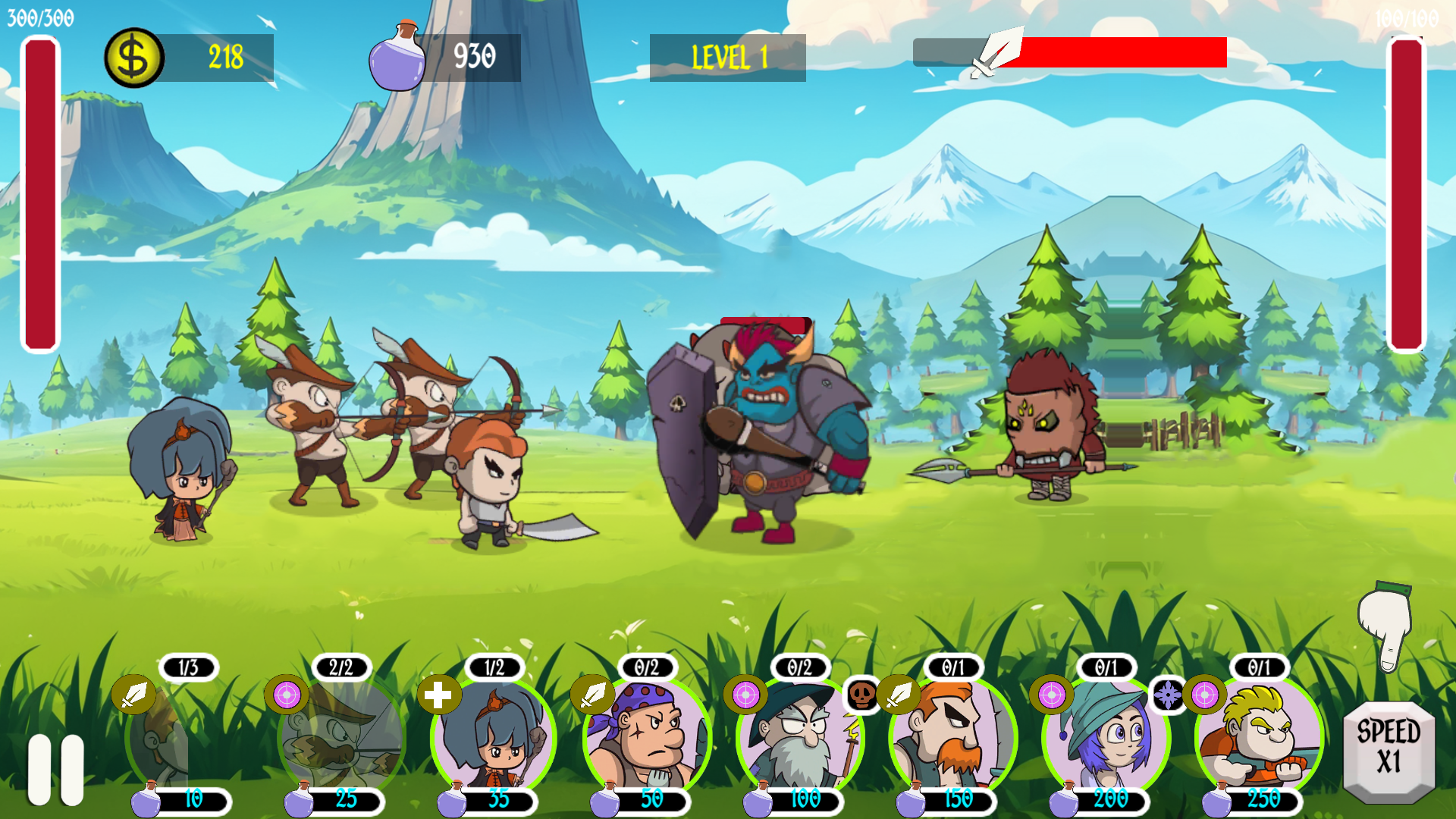Click the LEVEL 1 banner
The width and height of the screenshot is (1456, 819).
point(727,55)
